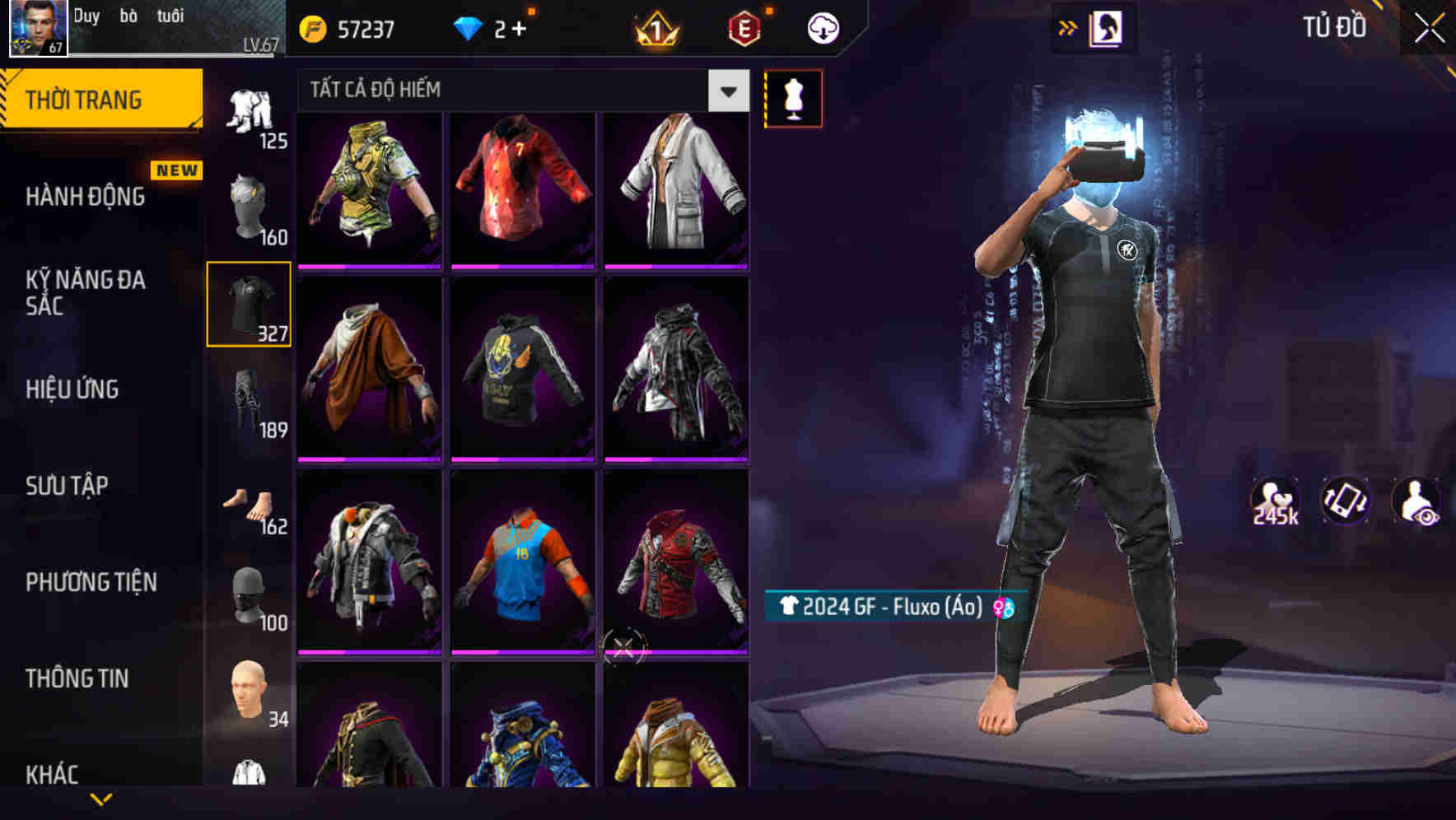Collapse panel with the double-chevron arrows
The height and width of the screenshot is (820, 1456).
point(1068,27)
